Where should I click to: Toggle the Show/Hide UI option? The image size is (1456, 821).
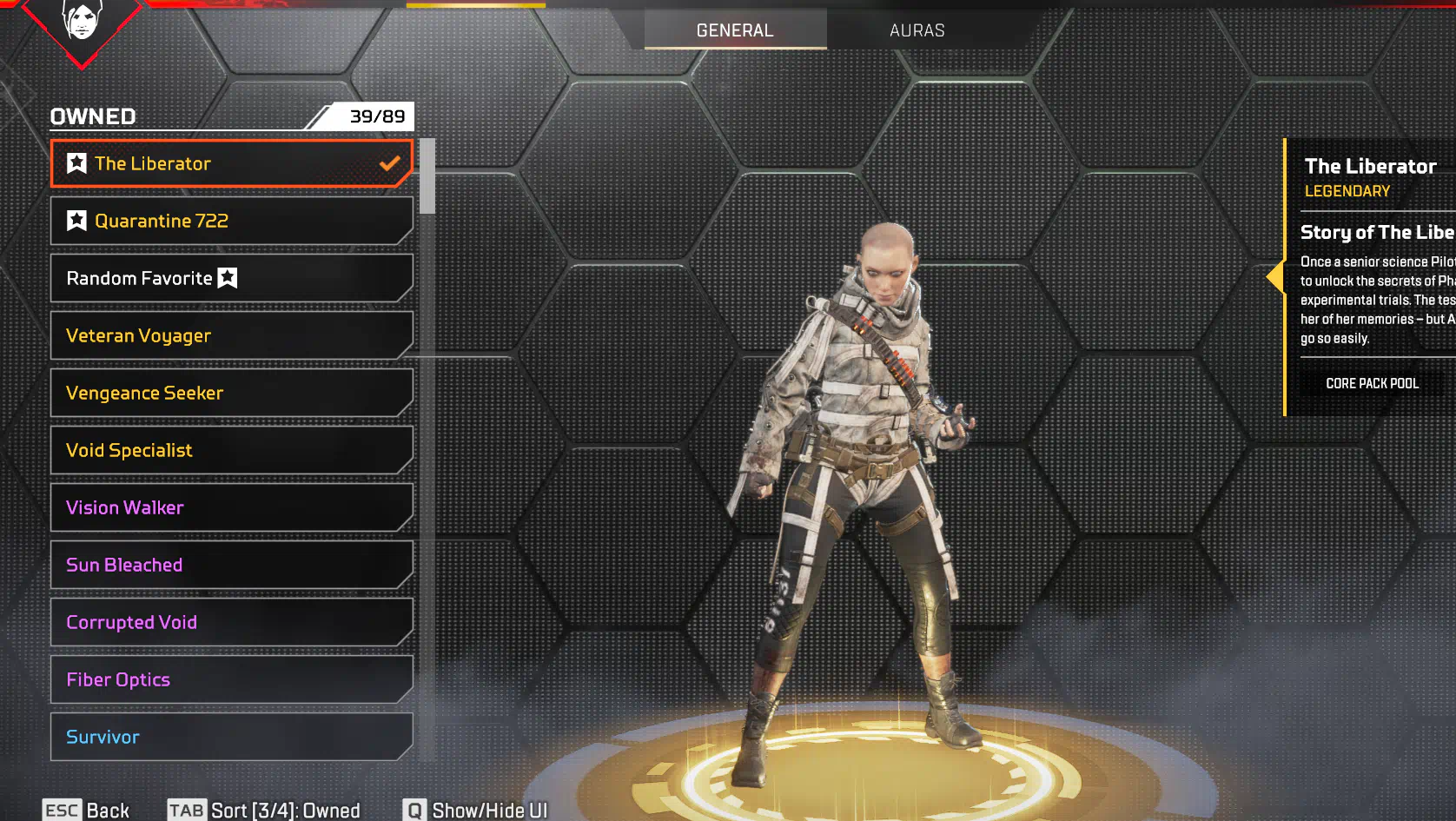click(476, 810)
